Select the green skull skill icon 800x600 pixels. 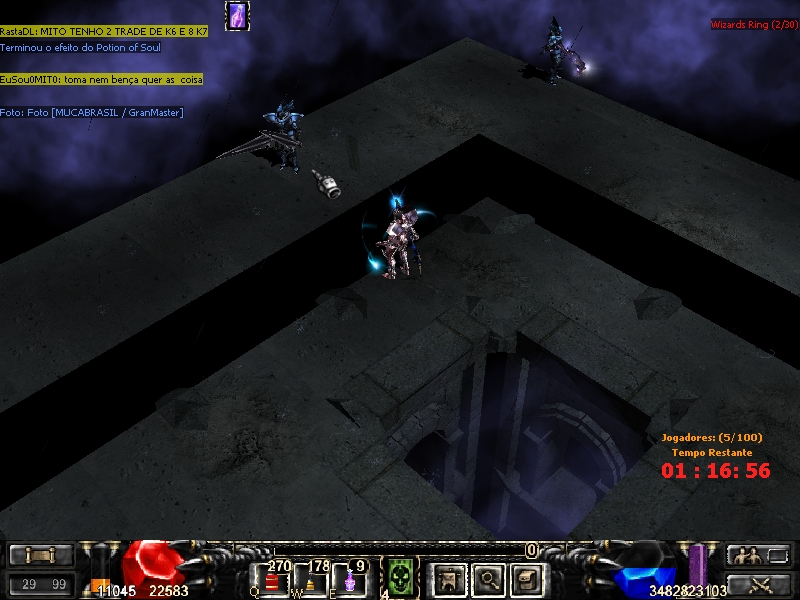click(401, 578)
